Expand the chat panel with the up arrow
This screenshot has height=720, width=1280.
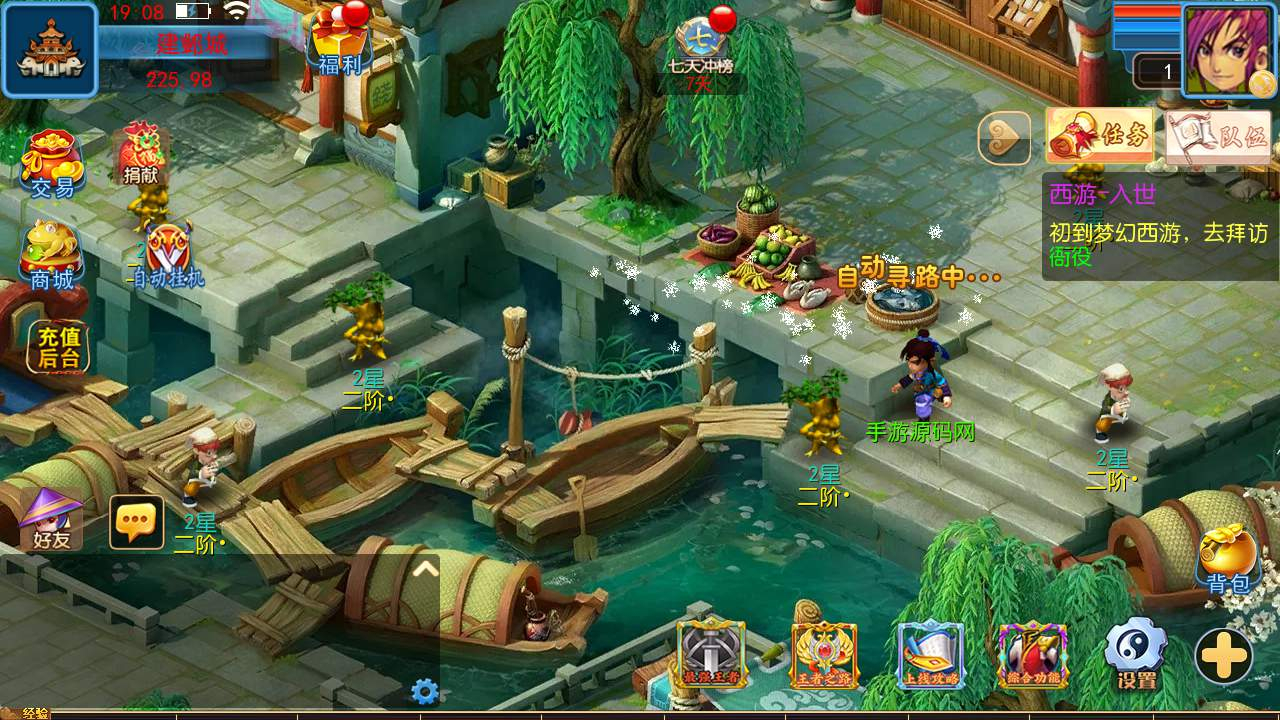[x=425, y=569]
